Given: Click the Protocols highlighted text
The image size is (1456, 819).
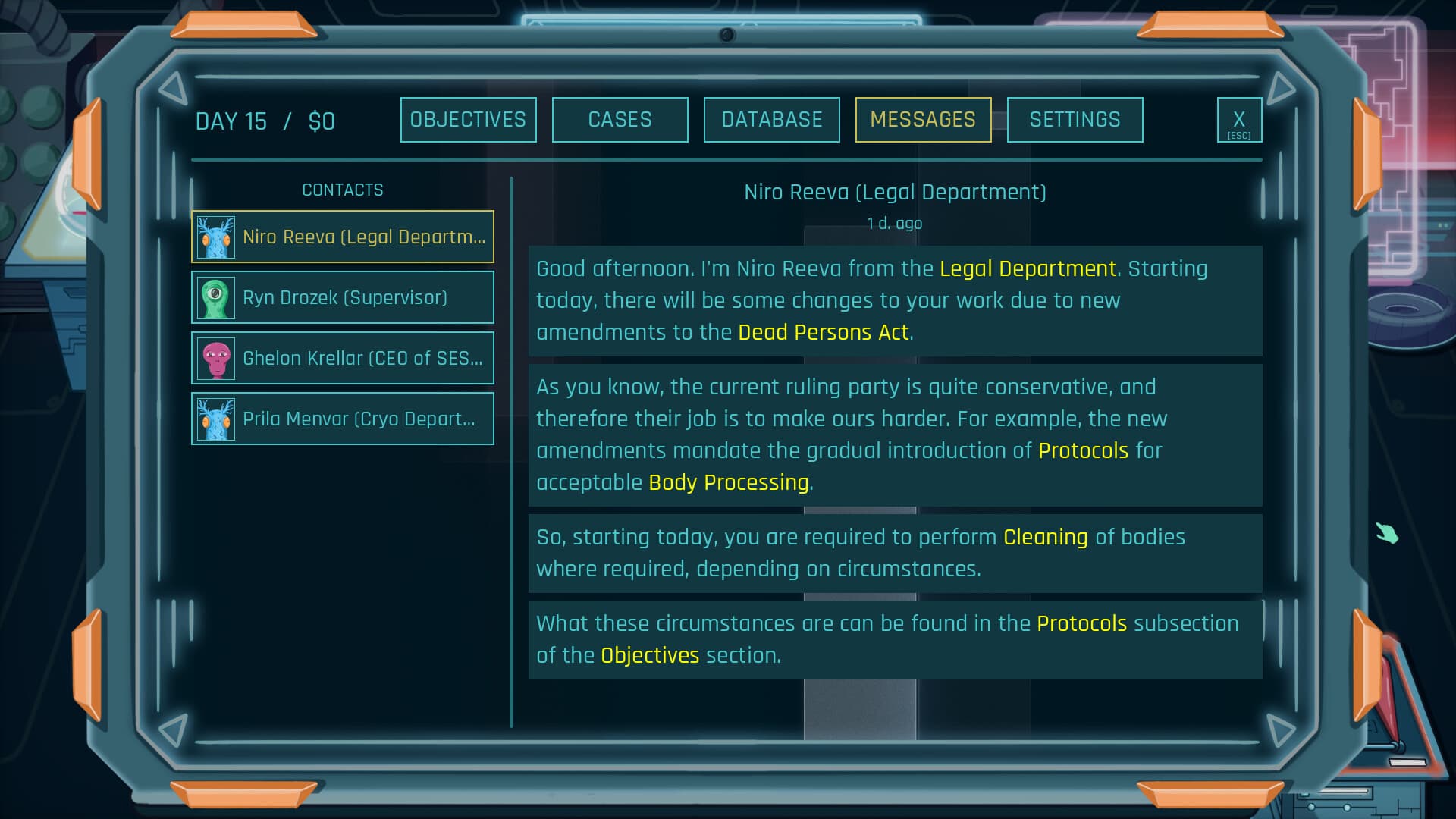Looking at the screenshot, I should 1084,450.
